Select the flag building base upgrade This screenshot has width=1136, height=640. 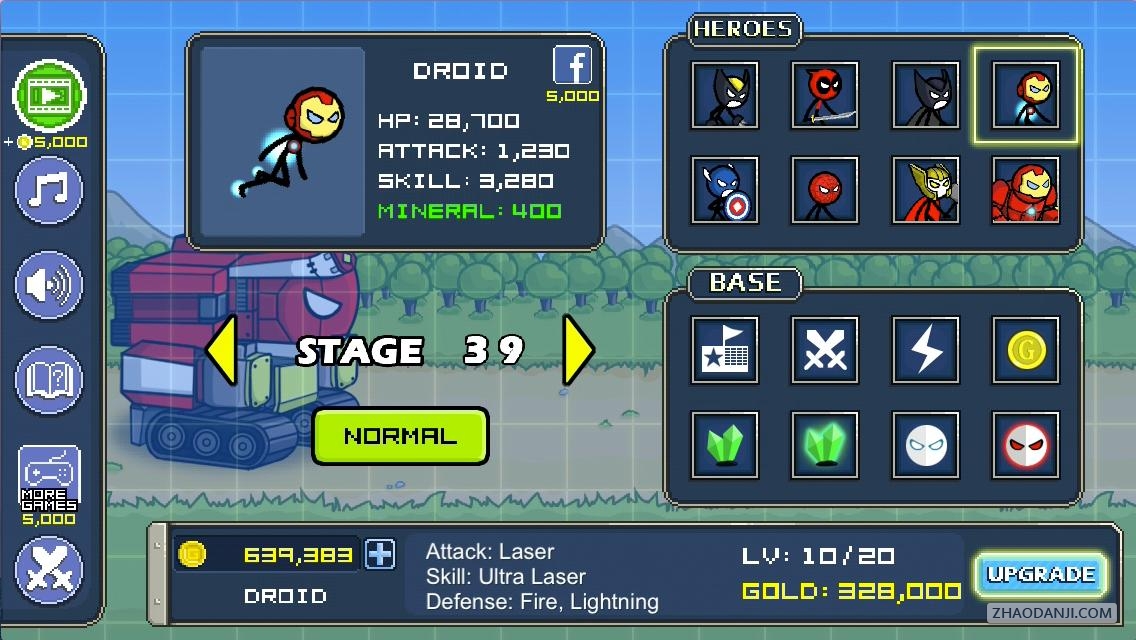click(724, 350)
